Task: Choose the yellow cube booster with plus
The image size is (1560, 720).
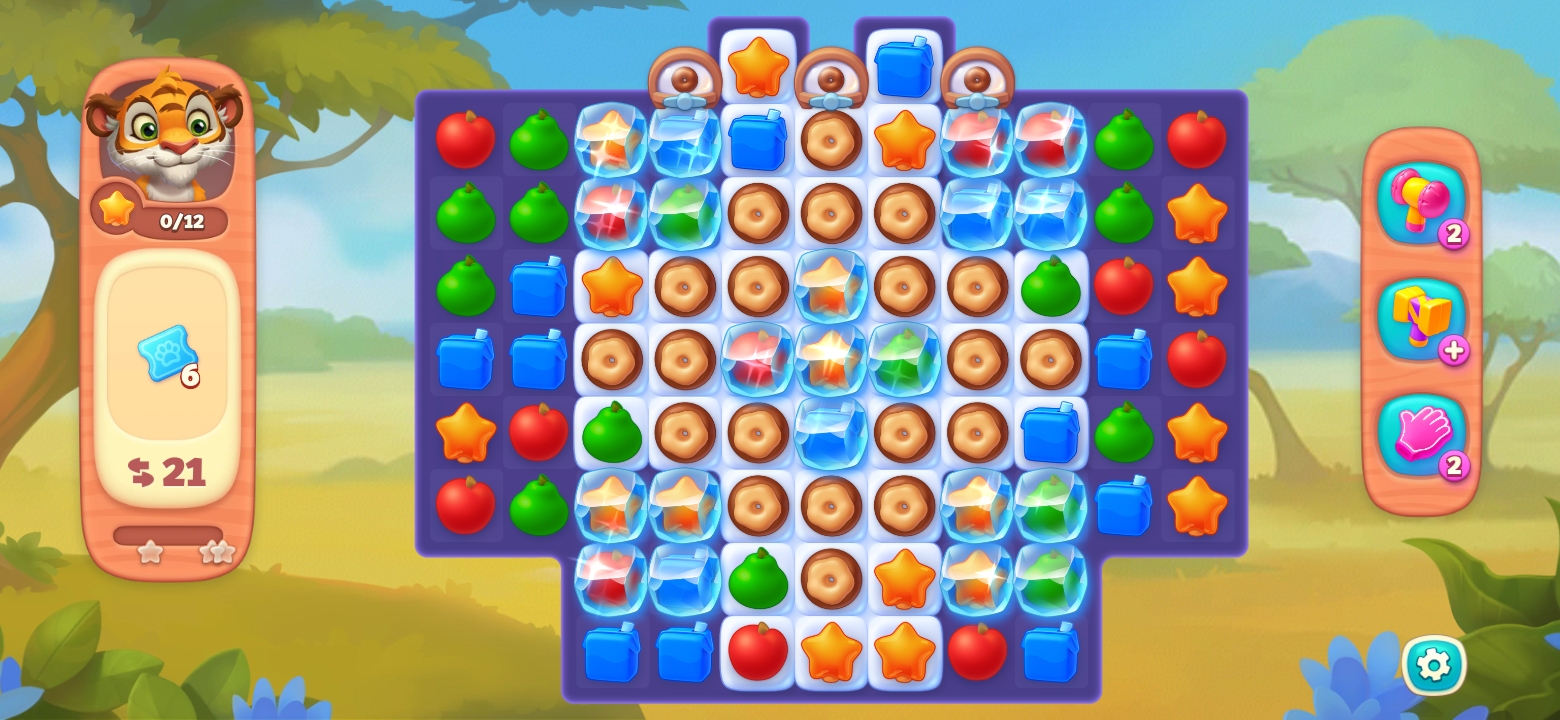Action: click(x=1419, y=318)
